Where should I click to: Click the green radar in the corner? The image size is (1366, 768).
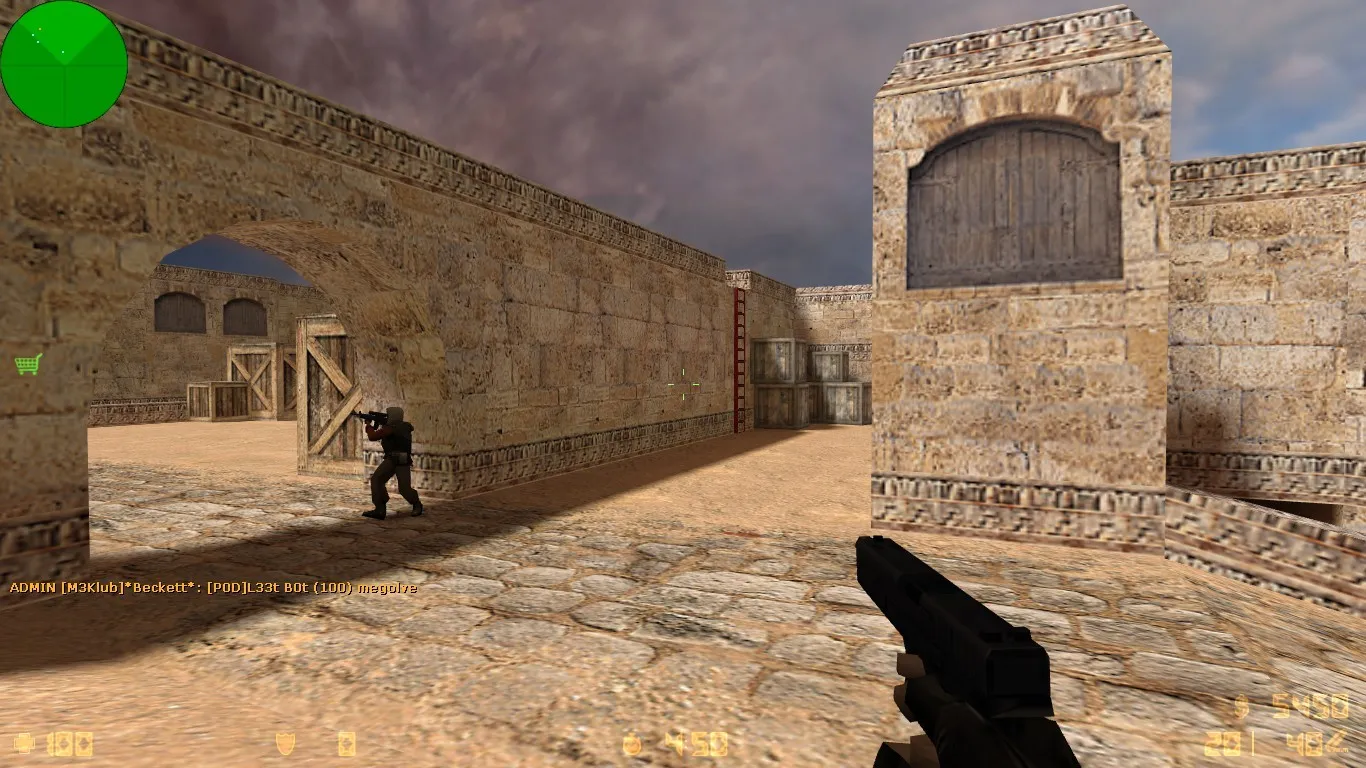[x=65, y=63]
